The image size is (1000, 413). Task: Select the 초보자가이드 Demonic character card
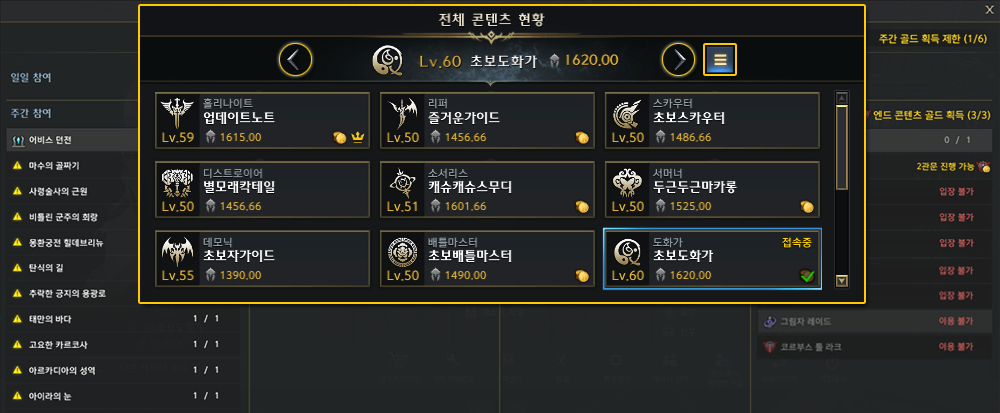(x=263, y=258)
